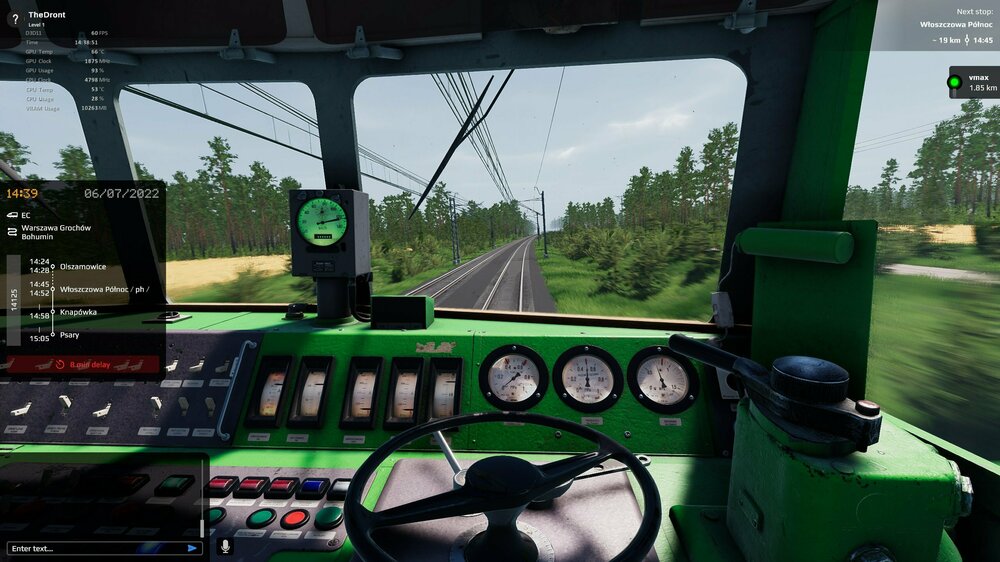
Task: Open the question mark help icon
Action: tap(14, 19)
